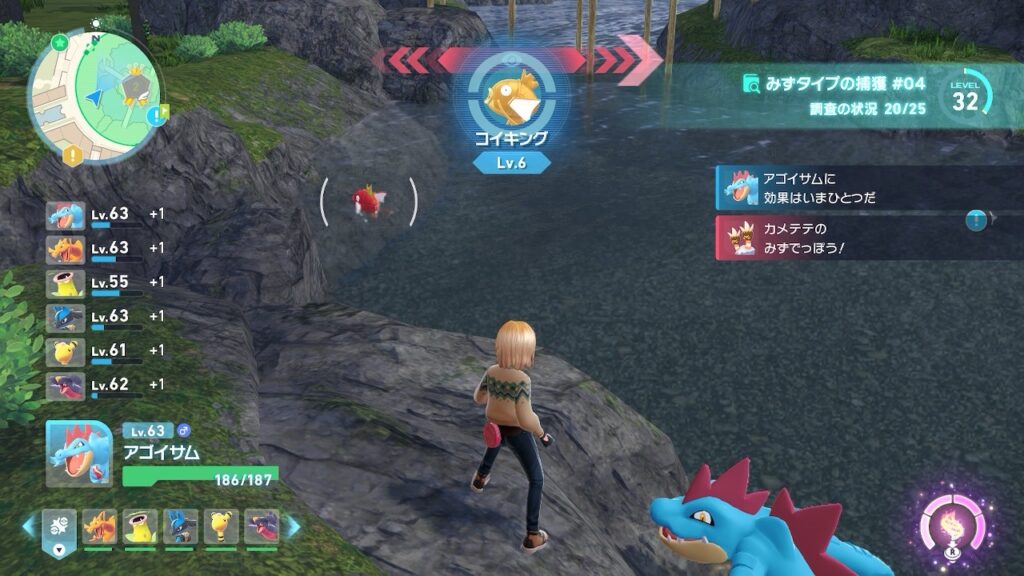Select the Poké Ball slot in the quick bar
The width and height of the screenshot is (1024, 576).
point(59,528)
